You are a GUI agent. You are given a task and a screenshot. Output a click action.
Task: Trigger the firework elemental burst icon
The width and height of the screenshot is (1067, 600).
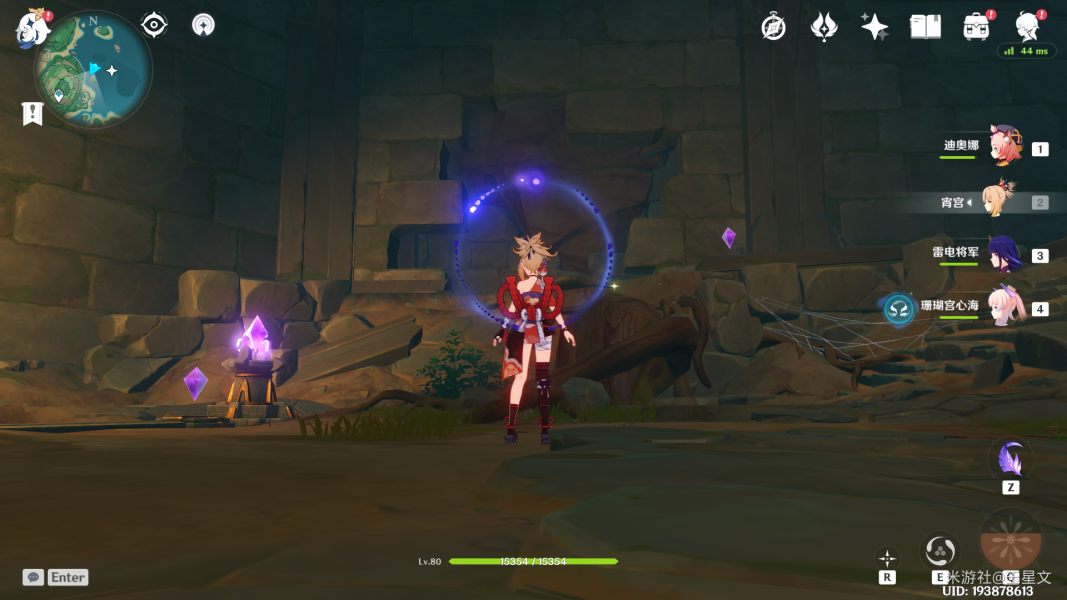click(x=1010, y=540)
